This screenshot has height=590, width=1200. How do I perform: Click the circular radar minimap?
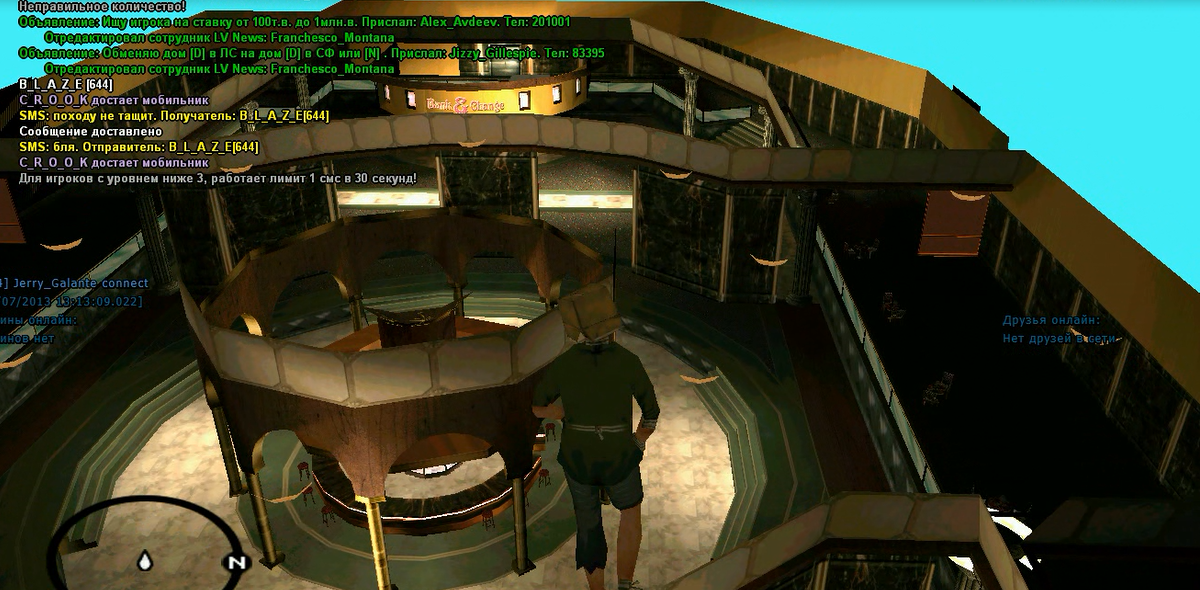[140, 545]
